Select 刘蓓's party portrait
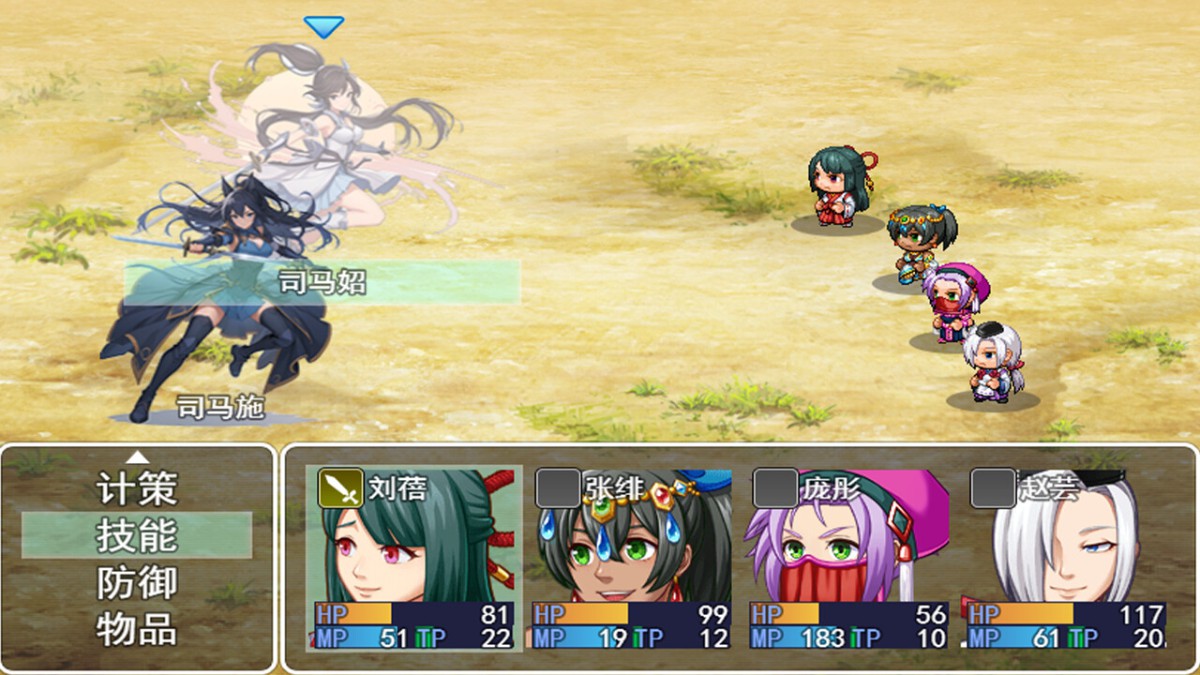 (414, 545)
